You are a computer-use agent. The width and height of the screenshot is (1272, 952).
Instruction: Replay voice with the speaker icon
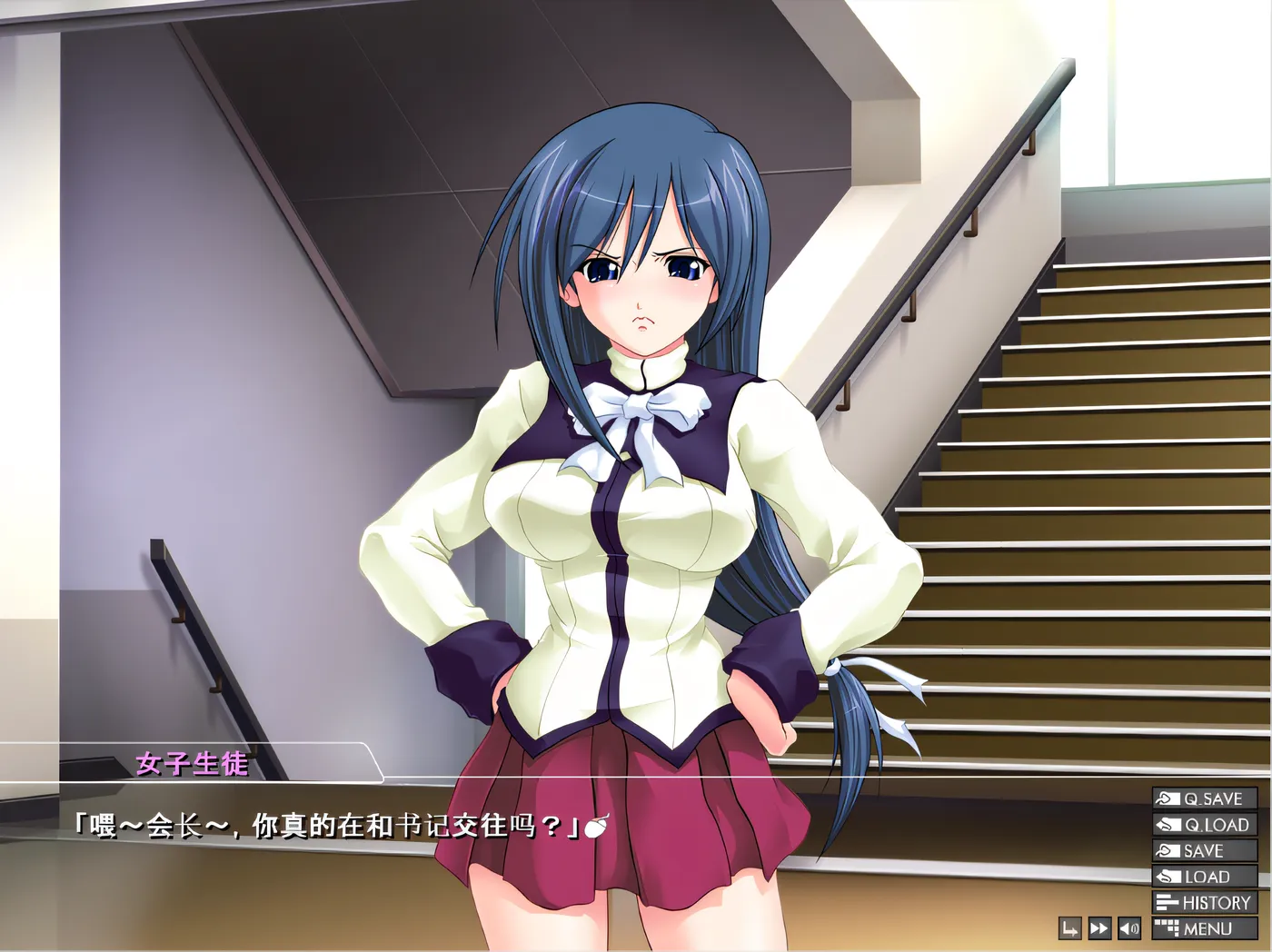(1129, 928)
